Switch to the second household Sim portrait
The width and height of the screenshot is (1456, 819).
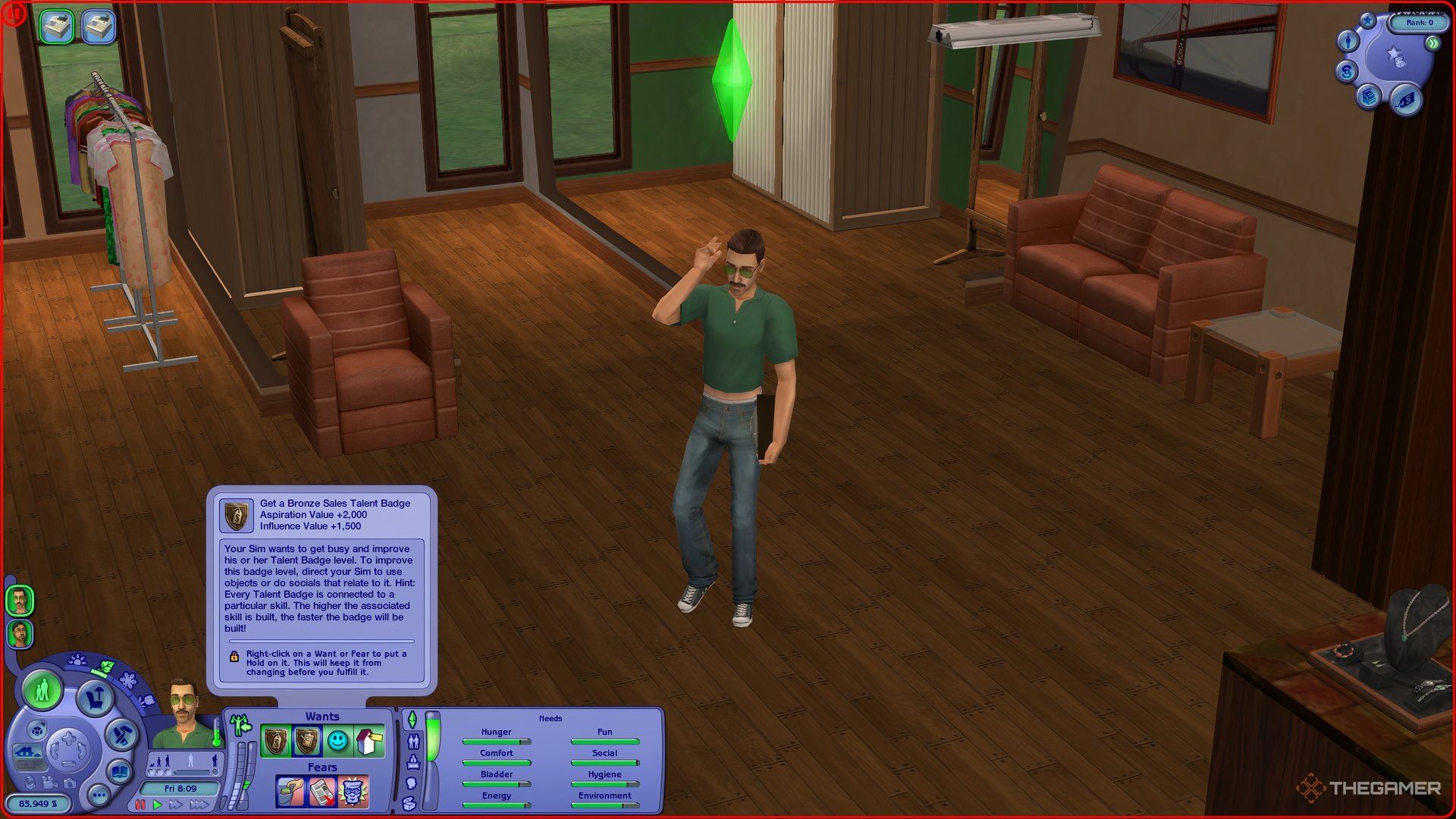click(20, 634)
